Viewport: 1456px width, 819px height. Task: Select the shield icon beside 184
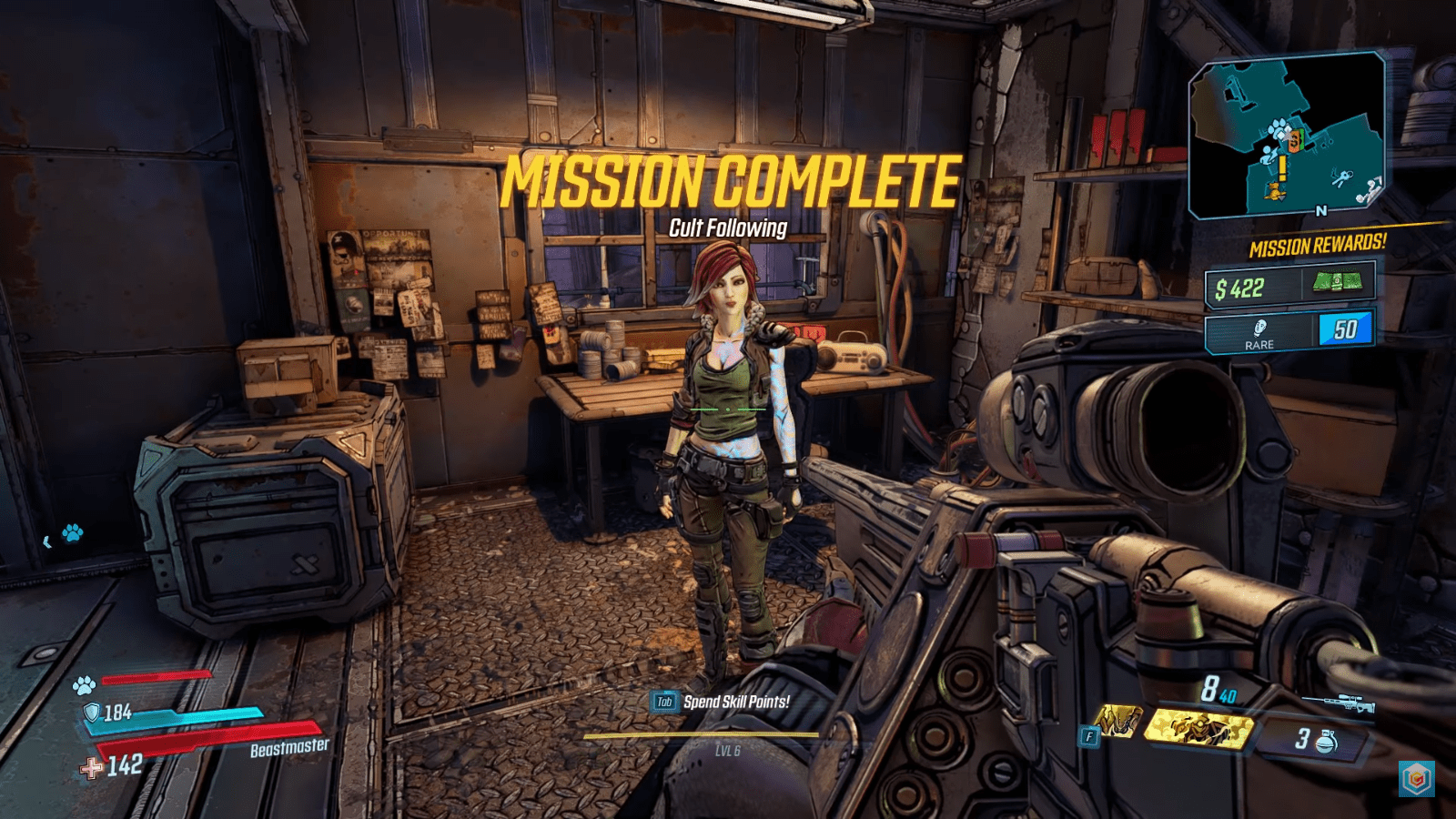pyautogui.click(x=92, y=713)
